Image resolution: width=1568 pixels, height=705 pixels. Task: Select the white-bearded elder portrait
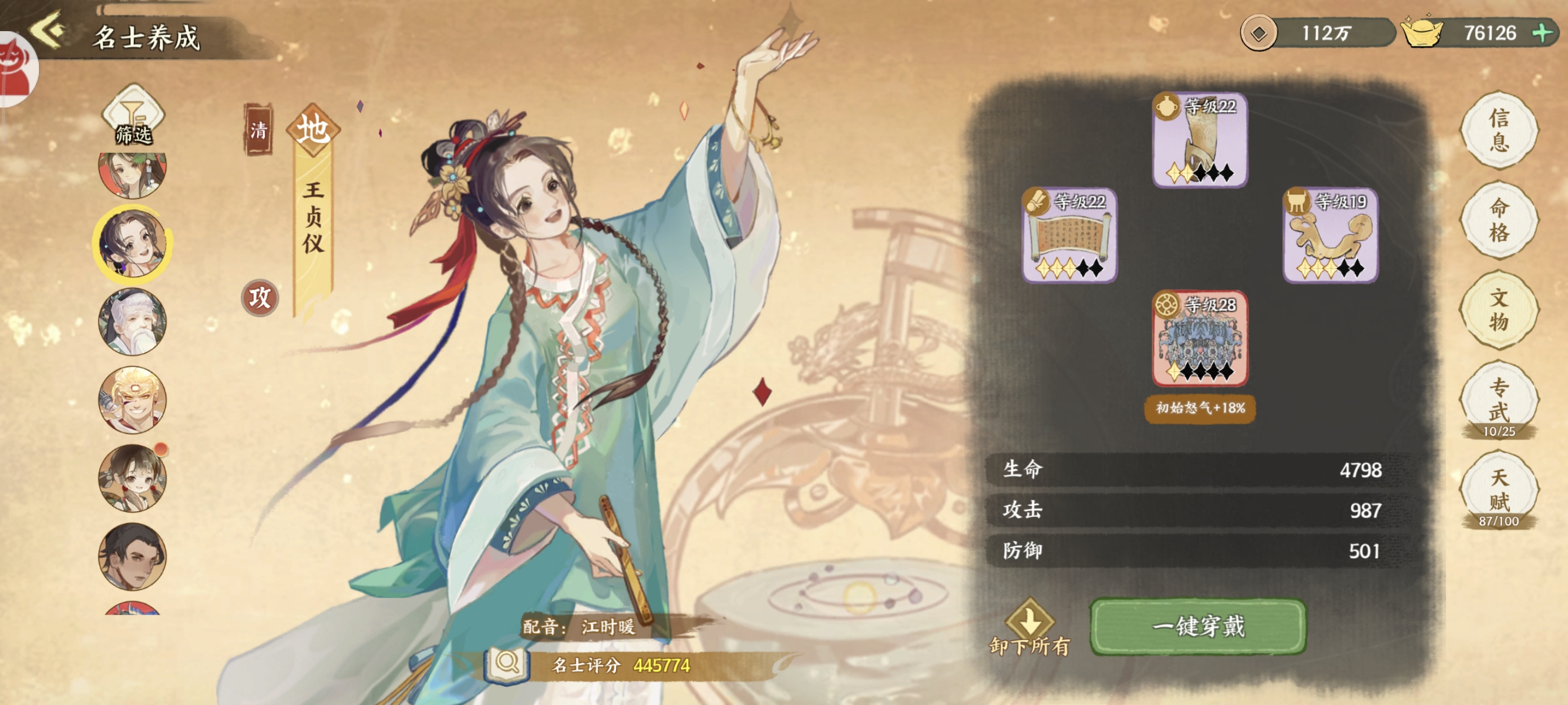coord(132,322)
